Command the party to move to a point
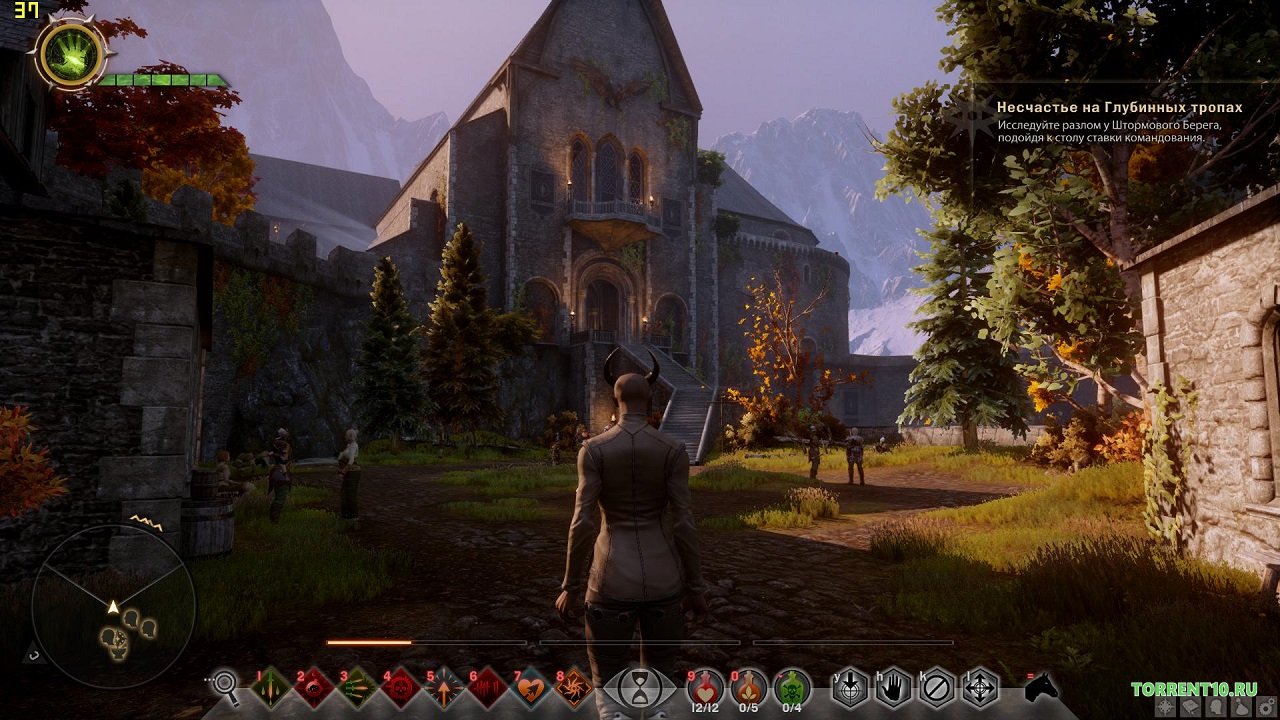Image resolution: width=1280 pixels, height=720 pixels. click(x=980, y=688)
